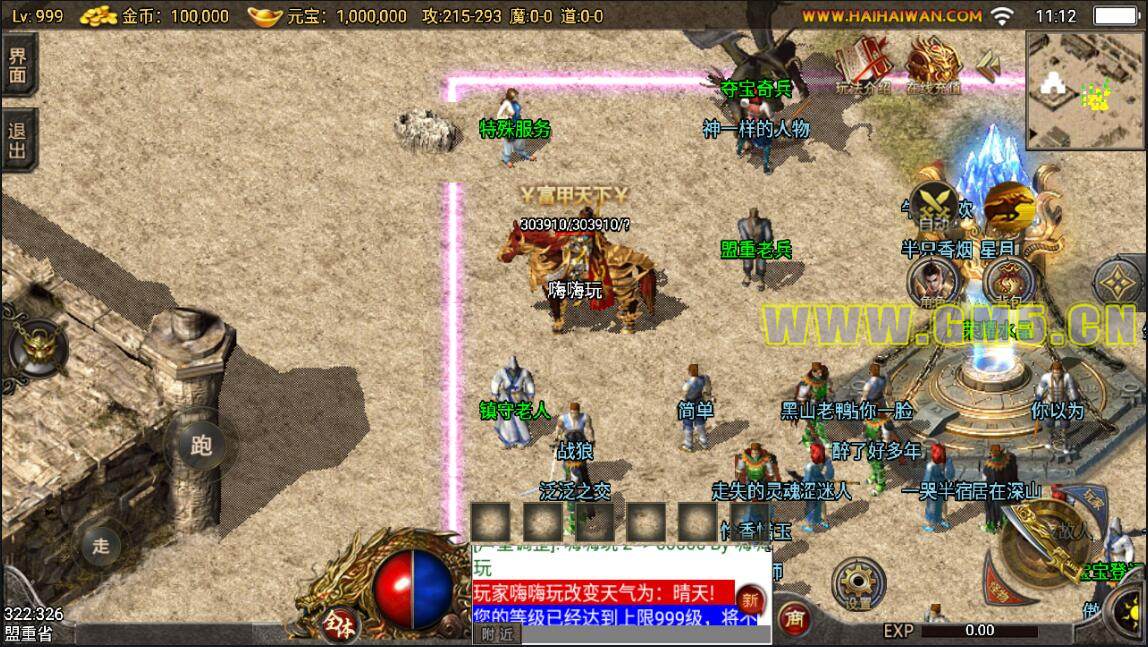This screenshot has width=1148, height=647.
Task: Switch chat channel with the 全体 button
Action: (x=337, y=622)
